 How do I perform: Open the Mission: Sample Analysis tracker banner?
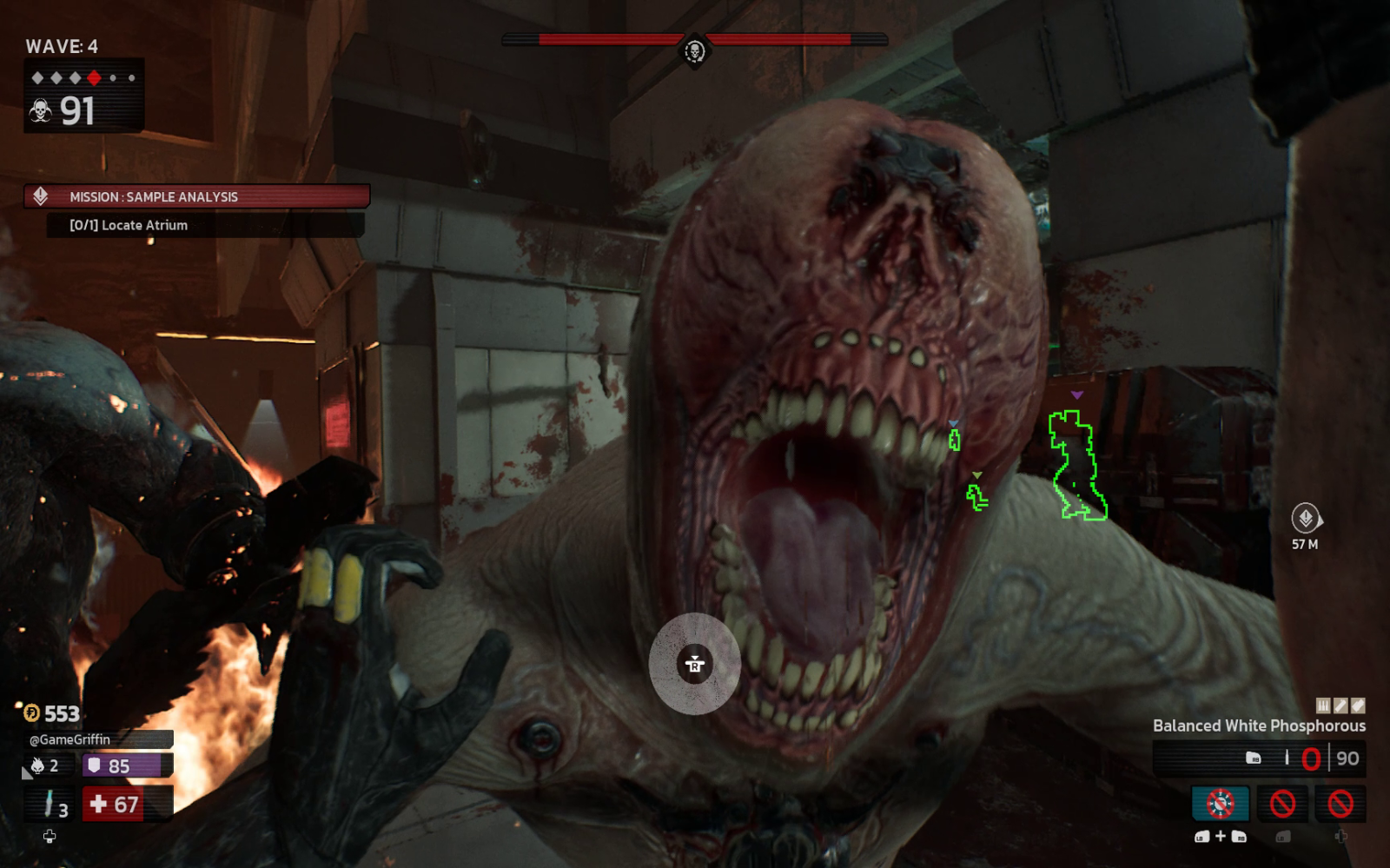196,196
